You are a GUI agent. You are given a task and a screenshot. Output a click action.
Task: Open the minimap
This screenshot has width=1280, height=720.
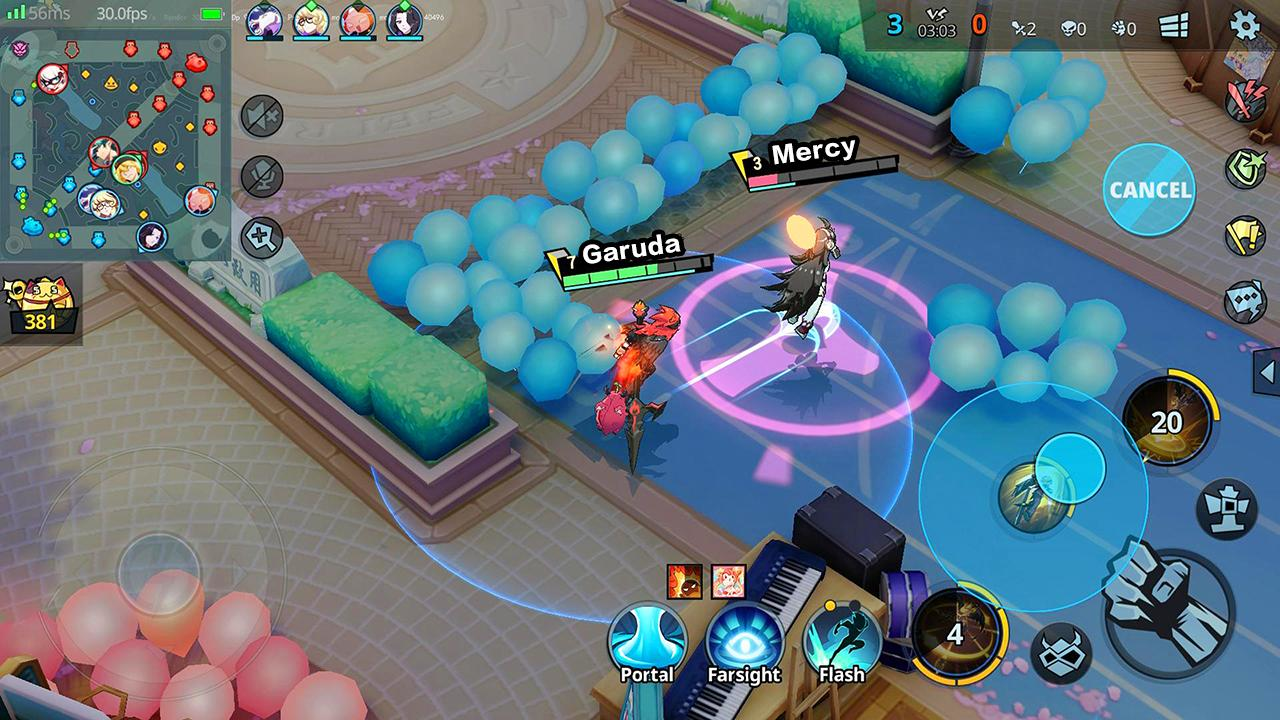(x=115, y=140)
